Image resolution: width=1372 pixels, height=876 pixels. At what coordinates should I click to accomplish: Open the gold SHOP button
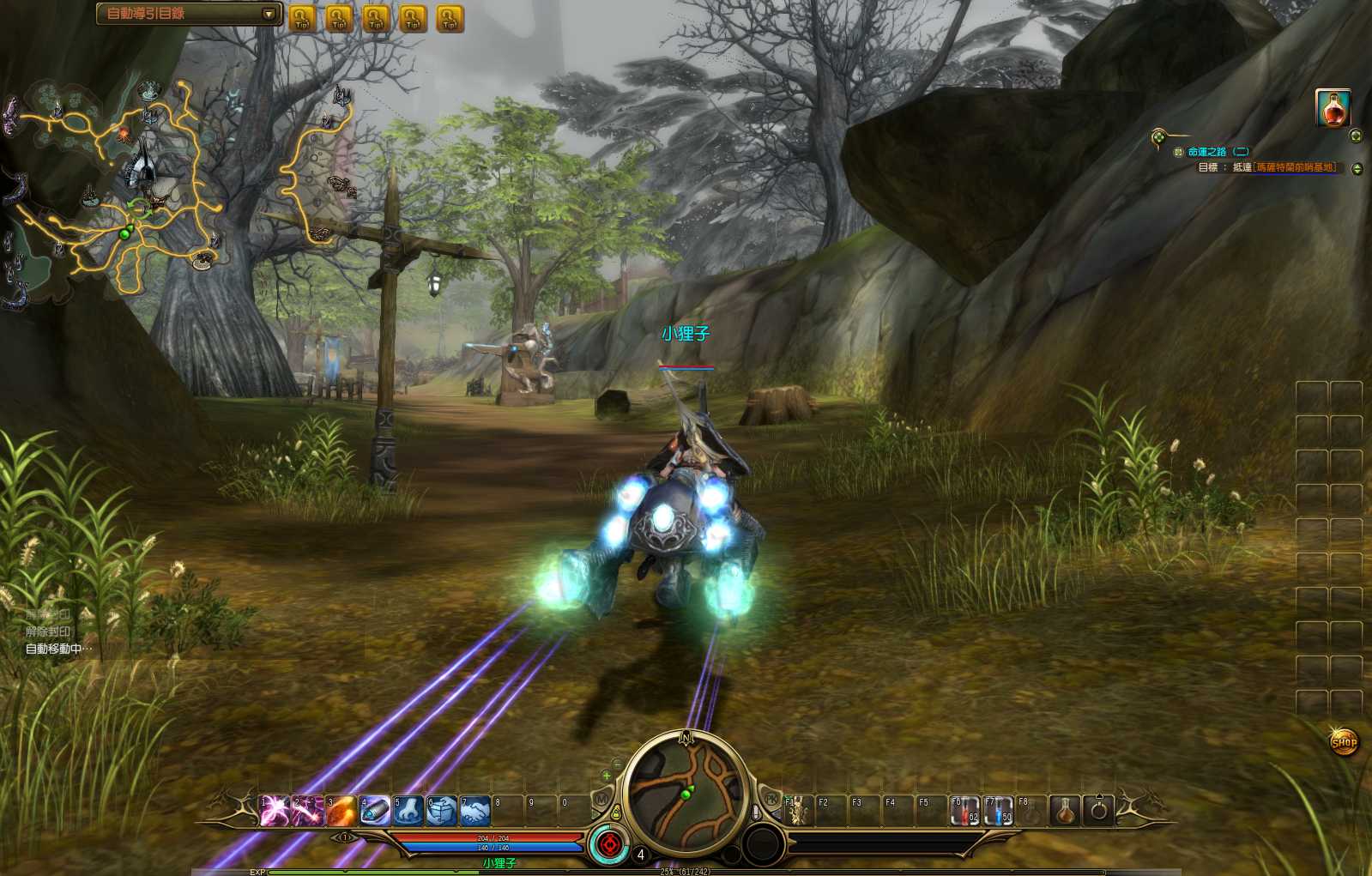[1344, 742]
